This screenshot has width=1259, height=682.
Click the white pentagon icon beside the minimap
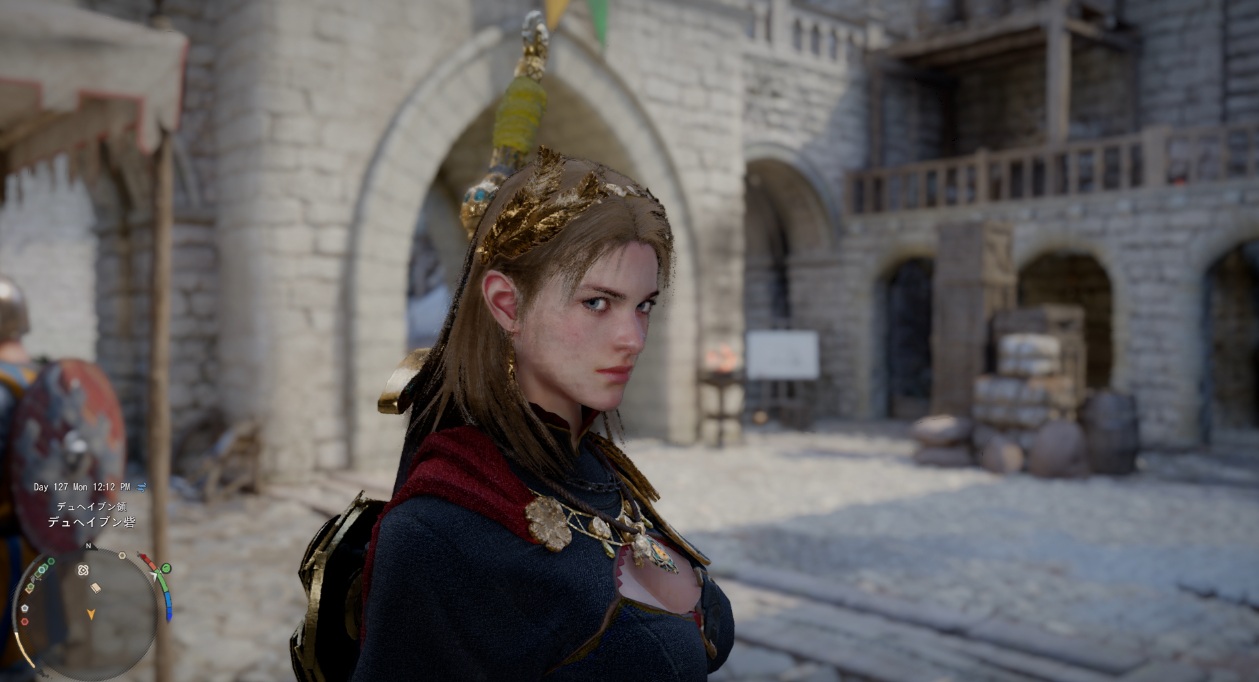[25, 608]
